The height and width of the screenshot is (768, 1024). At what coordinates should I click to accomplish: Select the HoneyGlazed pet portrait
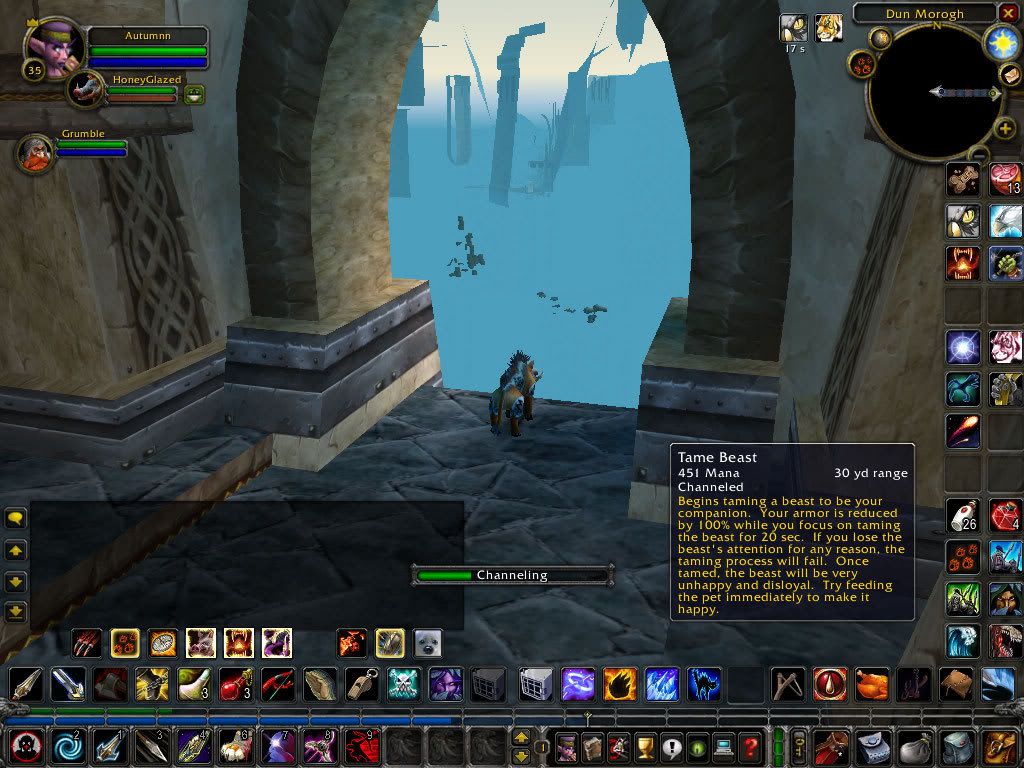pyautogui.click(x=86, y=90)
